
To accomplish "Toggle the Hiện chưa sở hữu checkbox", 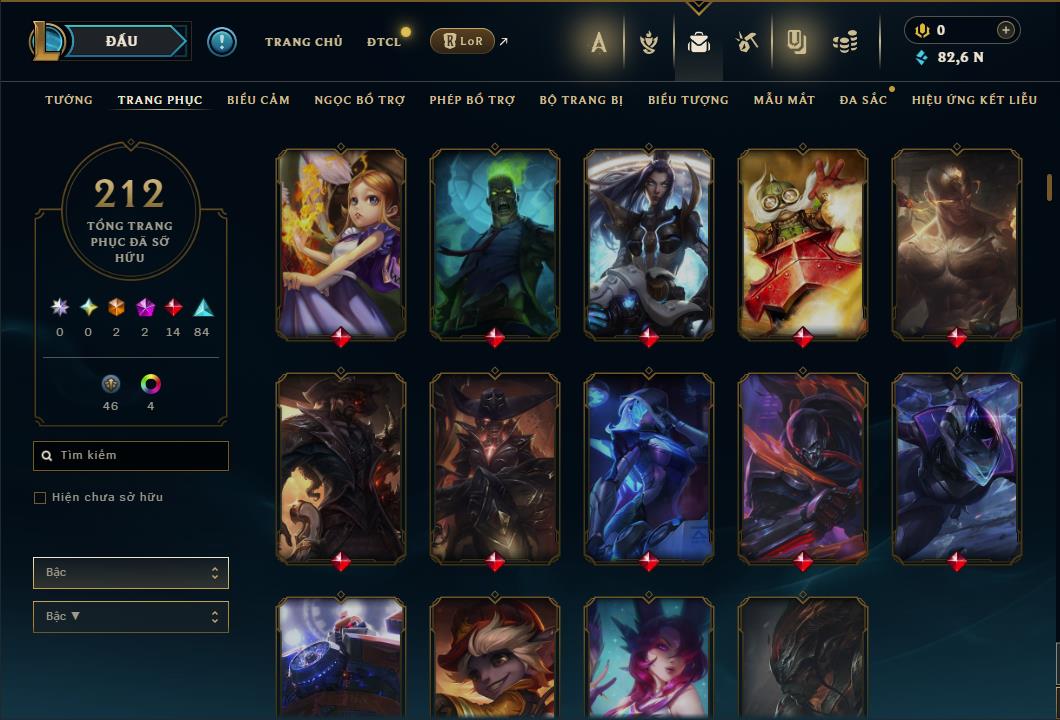I will point(40,498).
